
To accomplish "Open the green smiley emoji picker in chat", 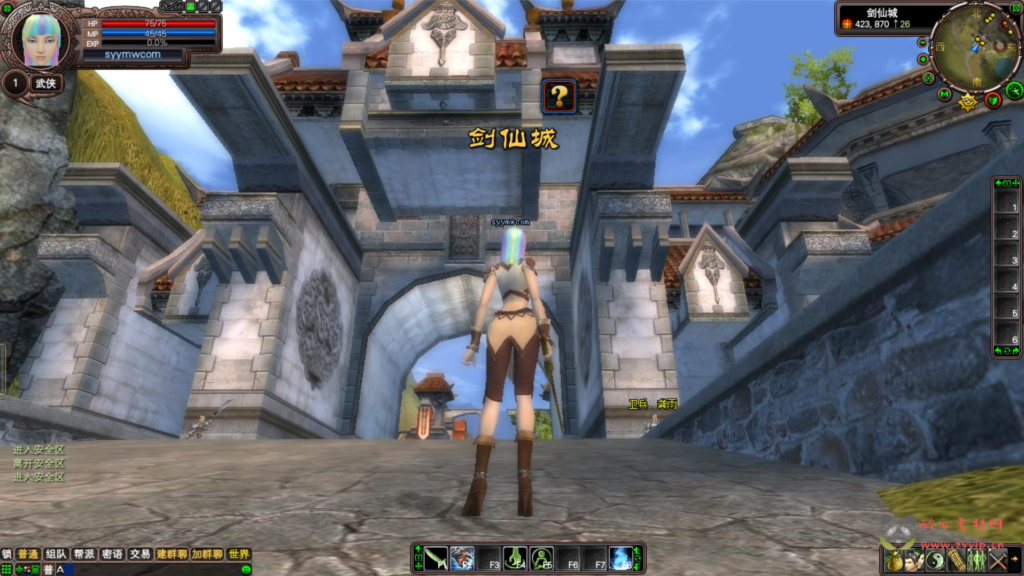I will (246, 570).
